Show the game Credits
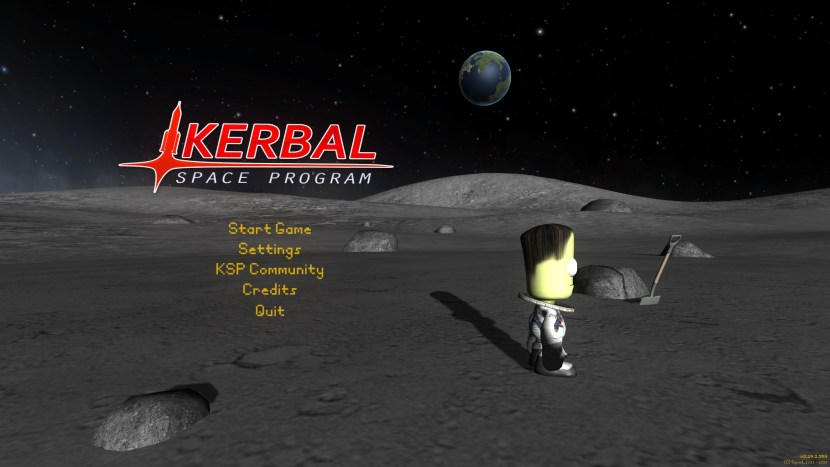 pyautogui.click(x=269, y=290)
